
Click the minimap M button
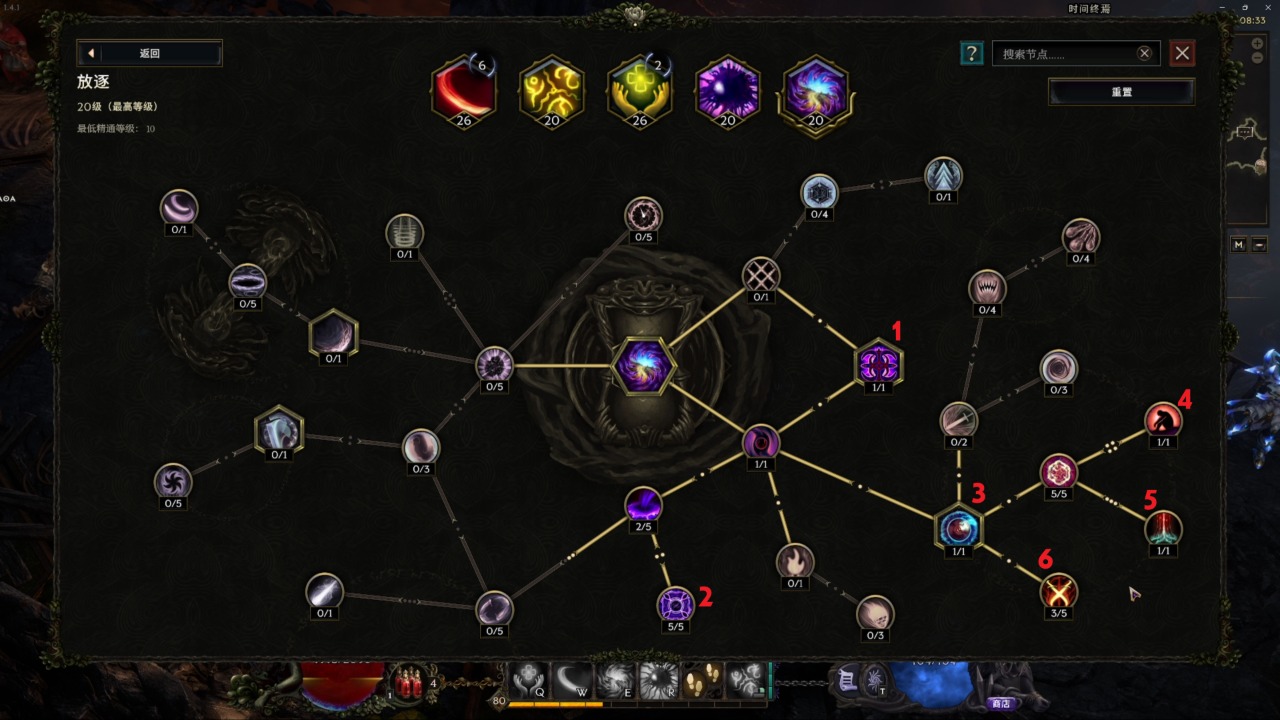pyautogui.click(x=1239, y=245)
